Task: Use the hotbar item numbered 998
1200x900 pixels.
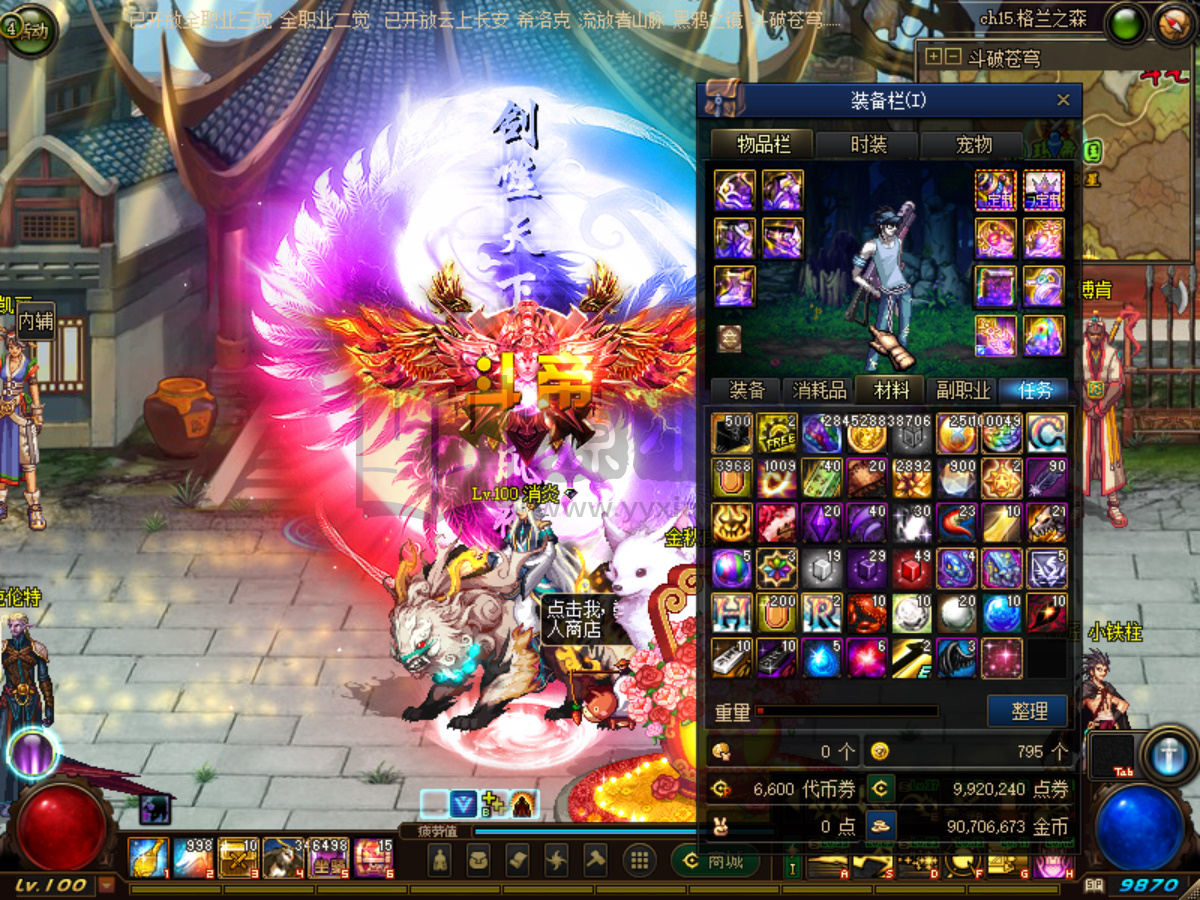Action: coord(191,858)
